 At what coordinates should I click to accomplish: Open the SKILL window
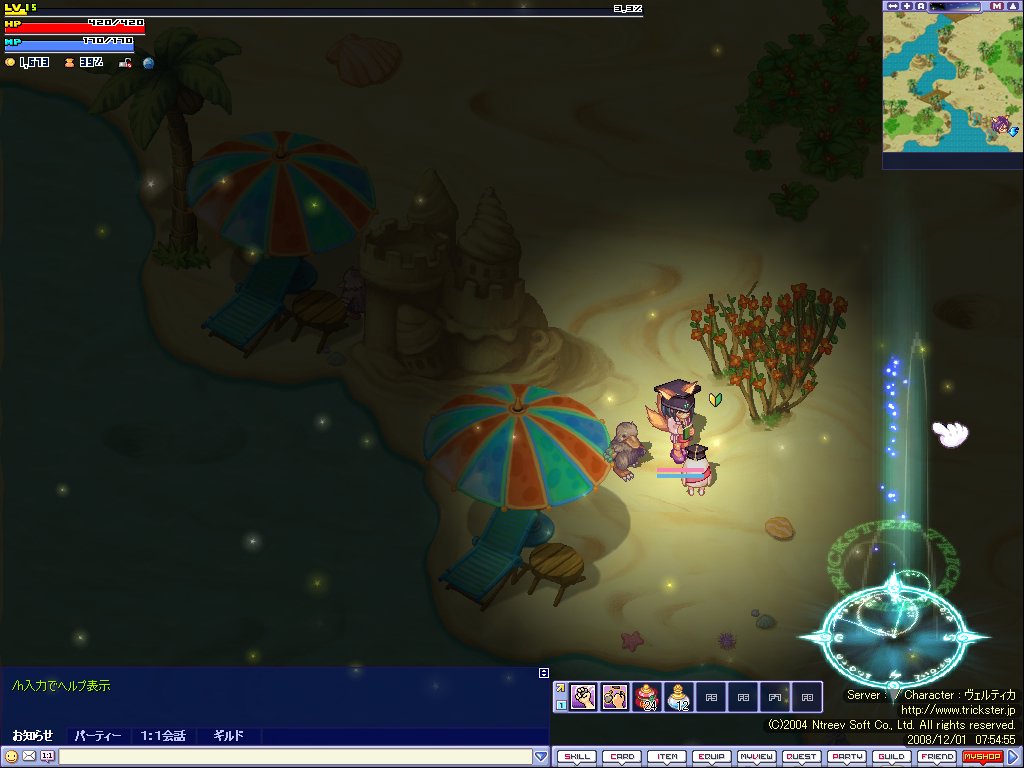click(577, 757)
